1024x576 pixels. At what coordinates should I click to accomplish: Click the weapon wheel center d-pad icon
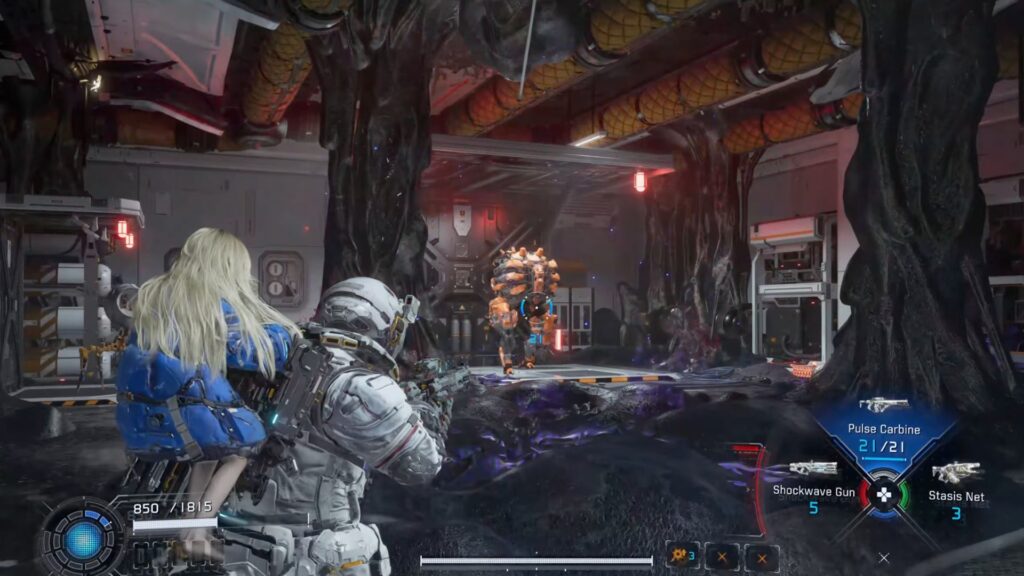tap(884, 494)
